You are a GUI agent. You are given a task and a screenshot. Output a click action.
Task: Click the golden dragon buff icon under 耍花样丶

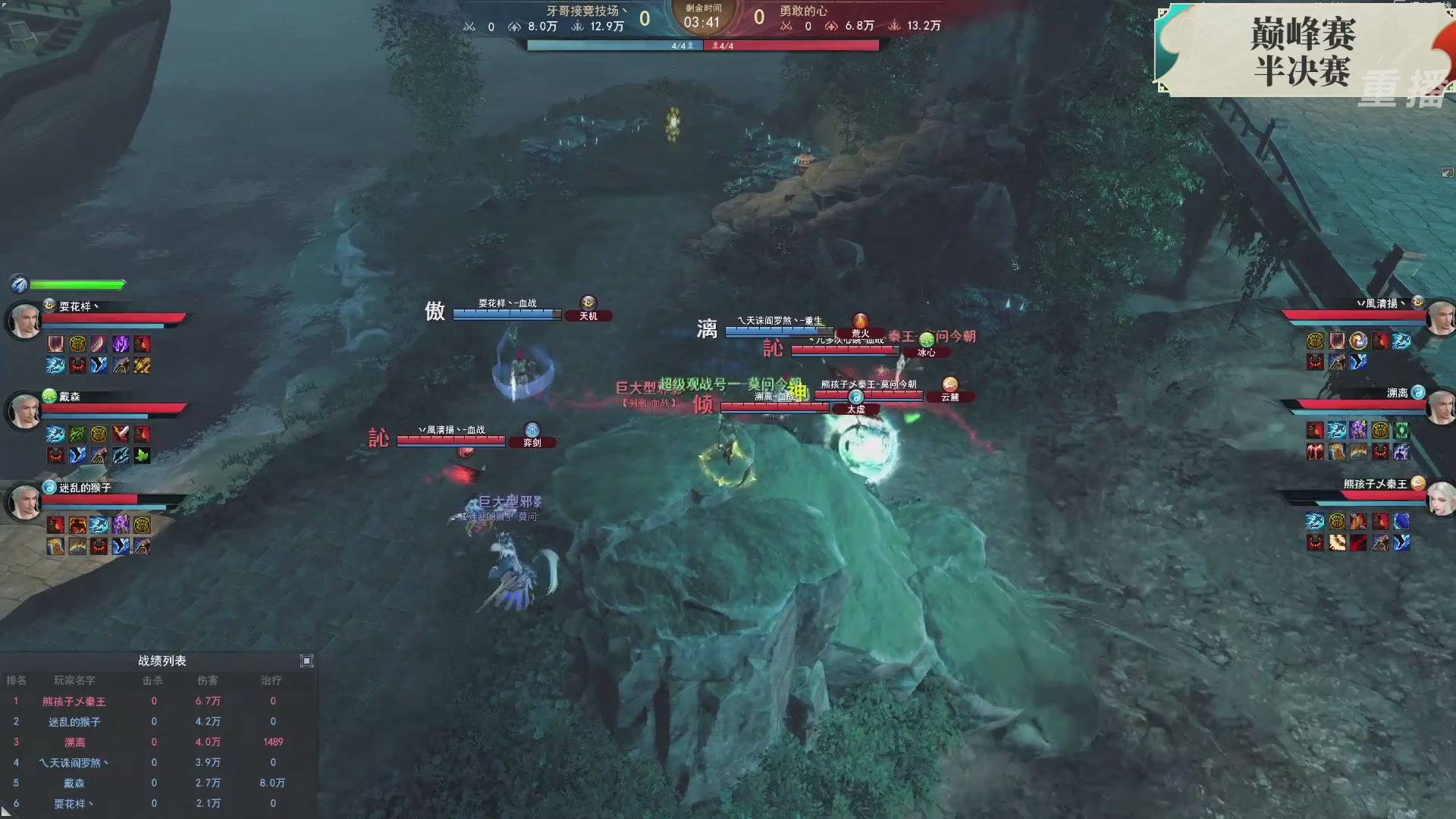coord(142,366)
